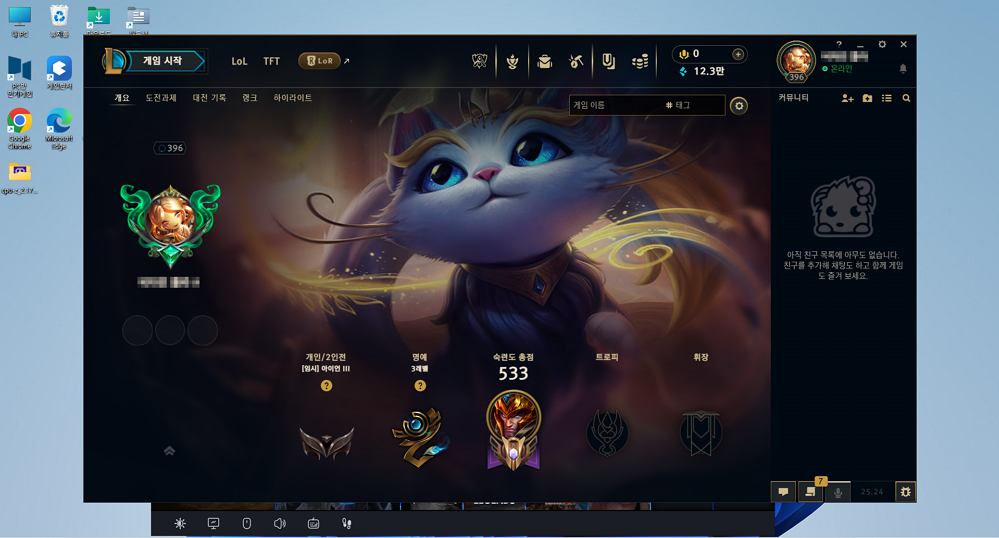Open the client settings gear in title bar
Image resolution: width=999 pixels, height=538 pixels.
click(882, 44)
